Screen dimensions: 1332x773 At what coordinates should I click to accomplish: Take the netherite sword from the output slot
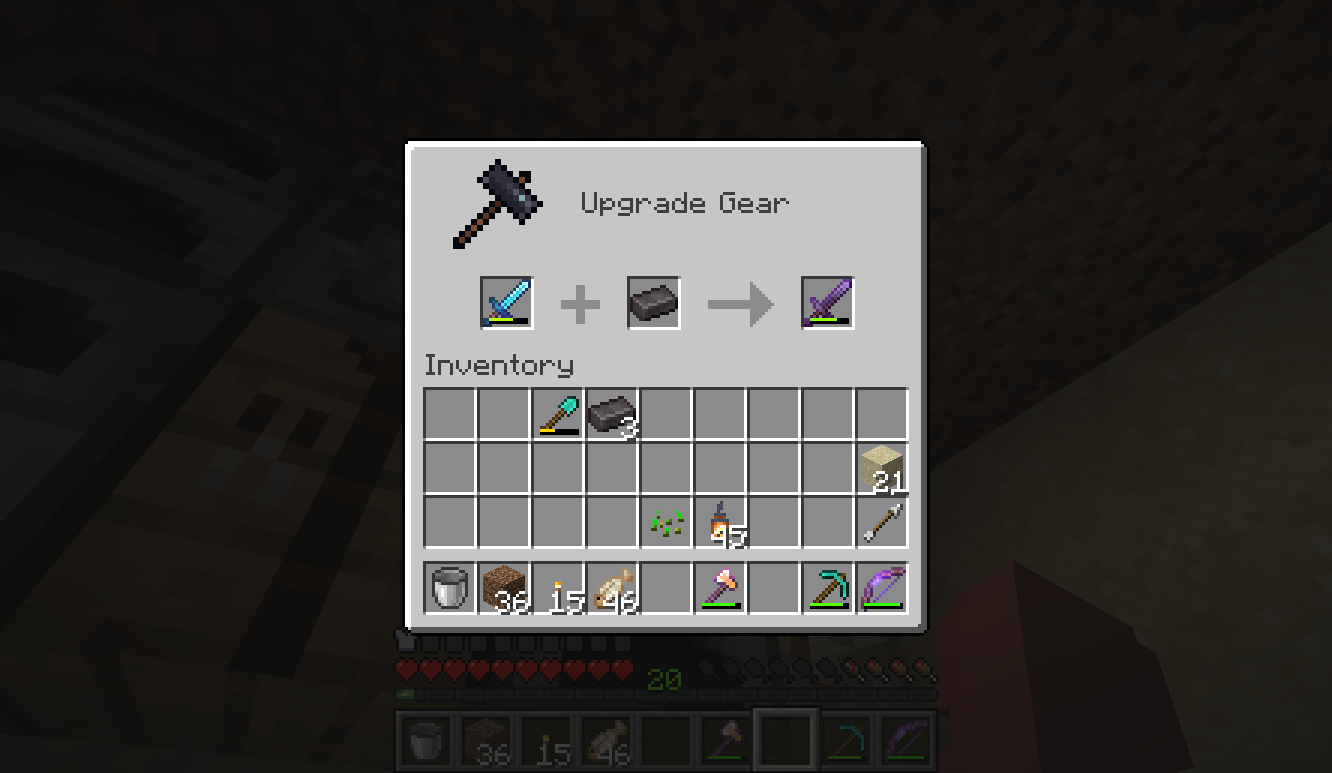[x=826, y=302]
